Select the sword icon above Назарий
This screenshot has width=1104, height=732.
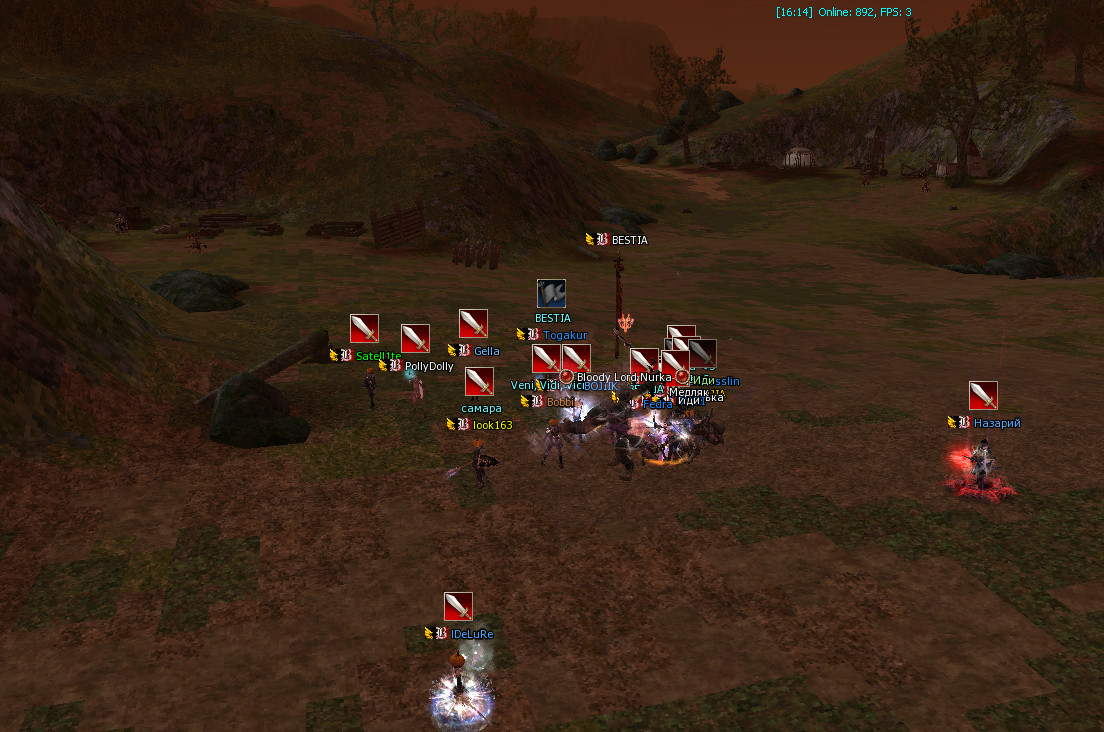coord(983,396)
